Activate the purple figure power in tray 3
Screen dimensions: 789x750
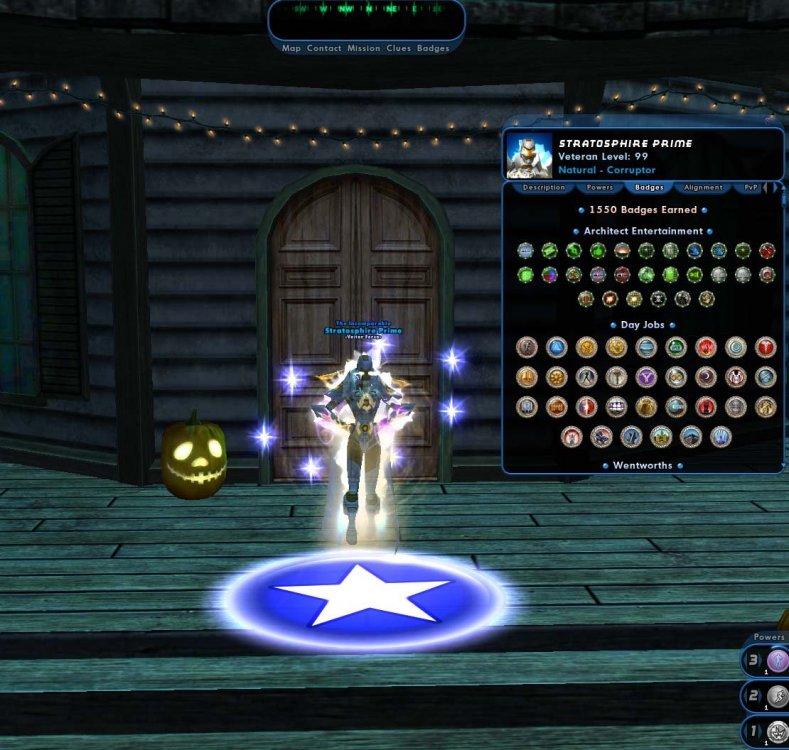pos(778,661)
